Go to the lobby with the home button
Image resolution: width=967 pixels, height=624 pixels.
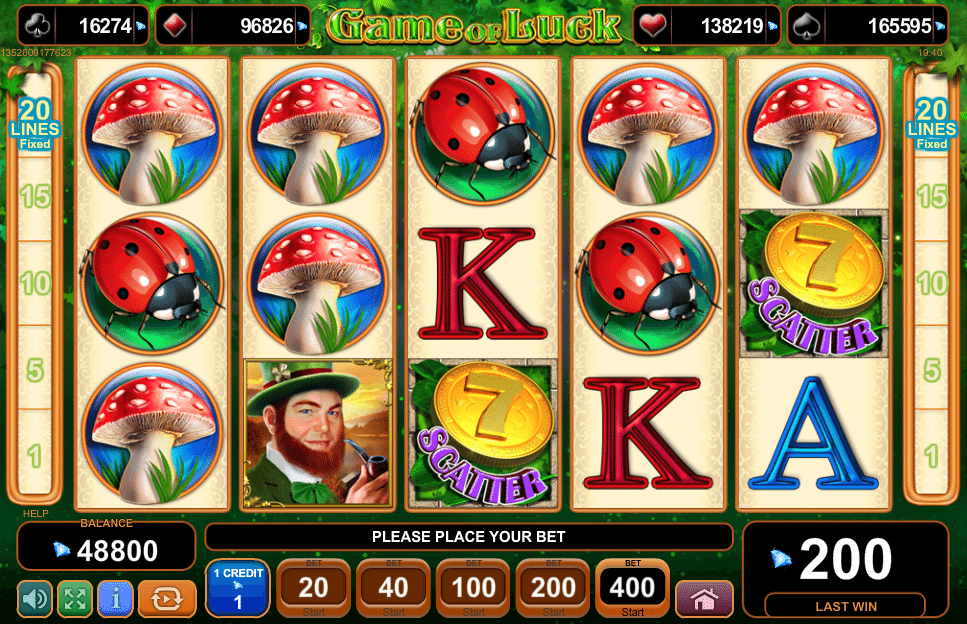click(x=704, y=599)
